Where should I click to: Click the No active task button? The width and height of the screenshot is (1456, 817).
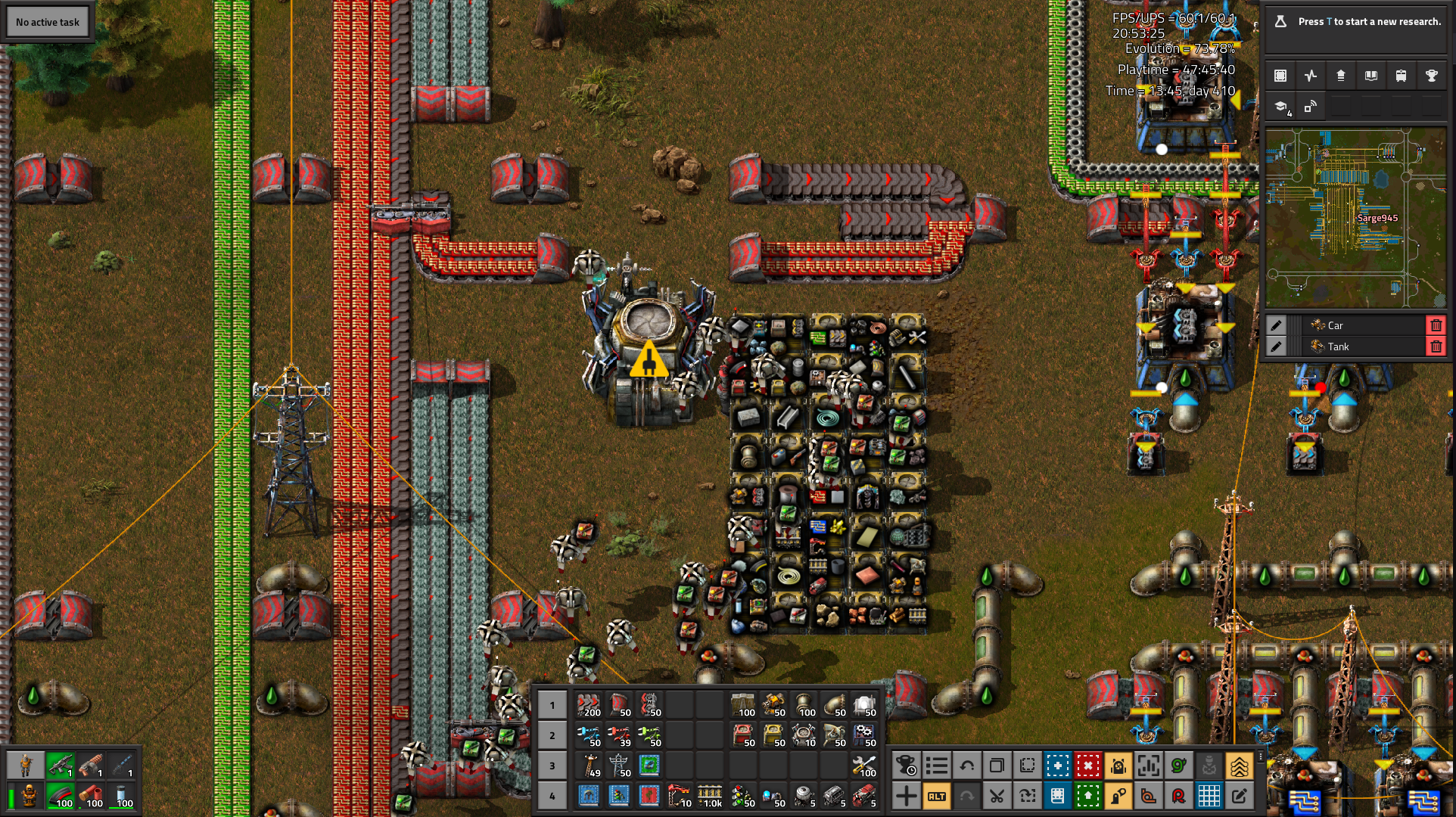pyautogui.click(x=47, y=21)
